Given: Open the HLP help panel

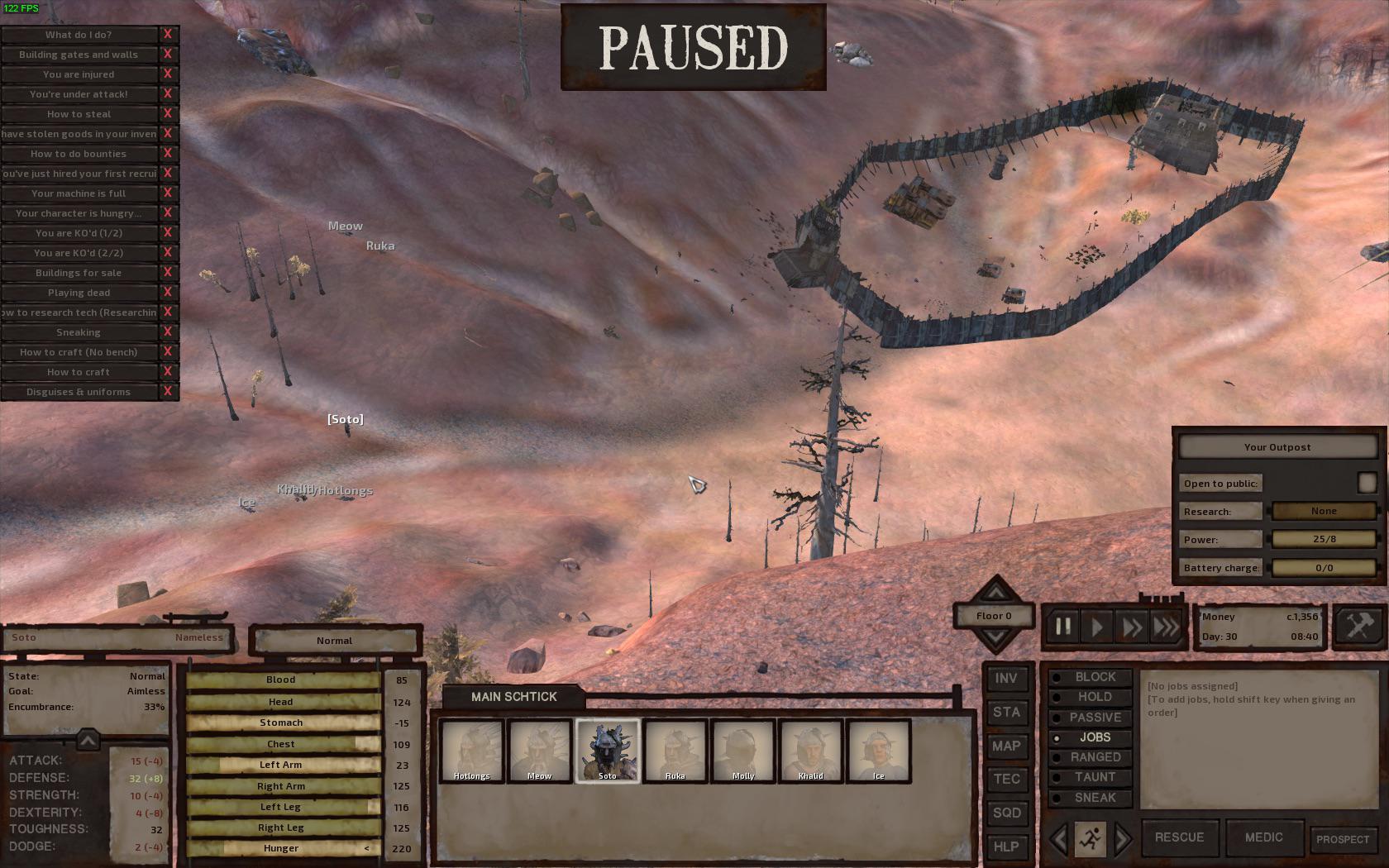Looking at the screenshot, I should (x=1007, y=847).
